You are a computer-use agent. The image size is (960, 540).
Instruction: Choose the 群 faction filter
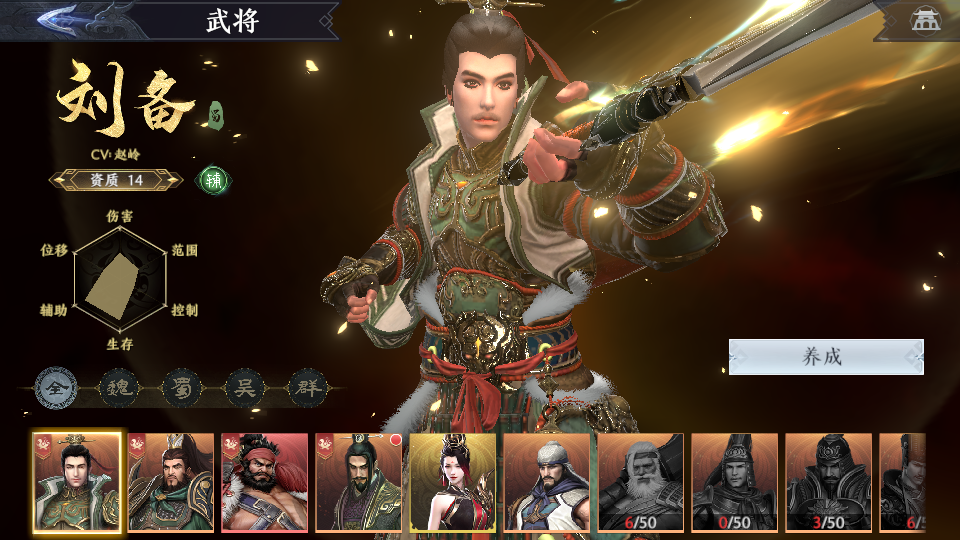(308, 387)
